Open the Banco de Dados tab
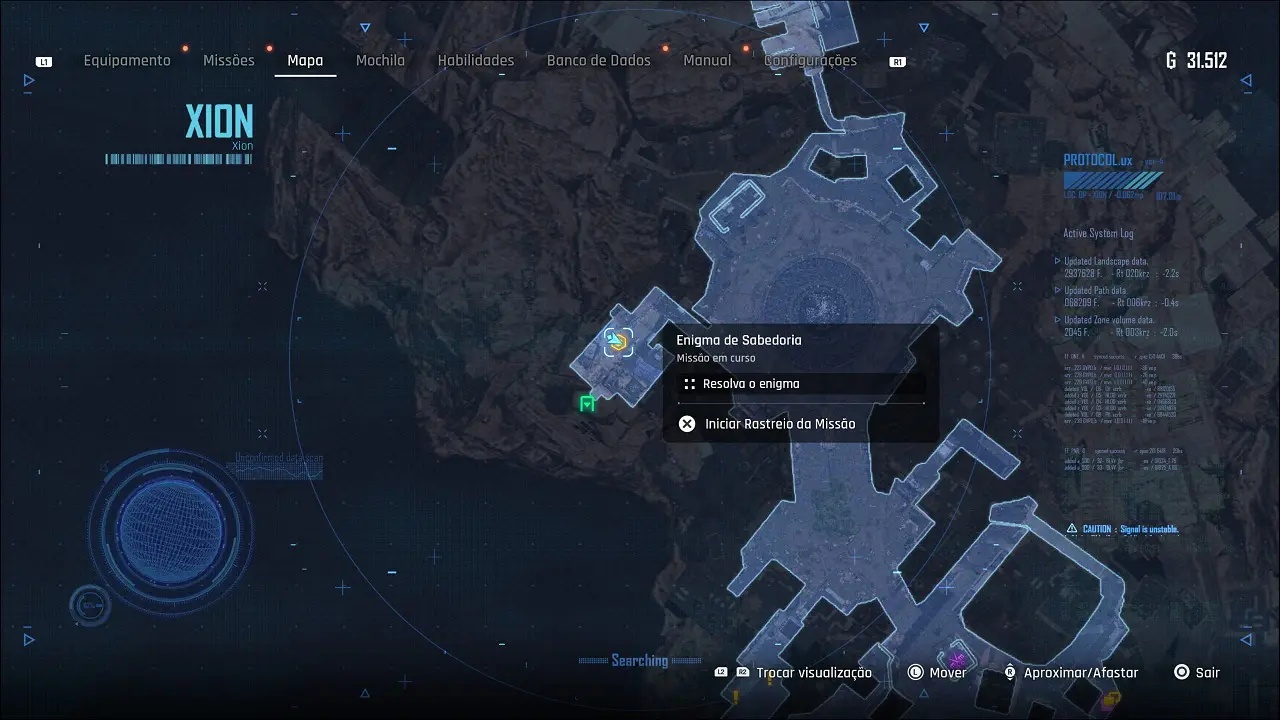The height and width of the screenshot is (720, 1280). click(598, 61)
